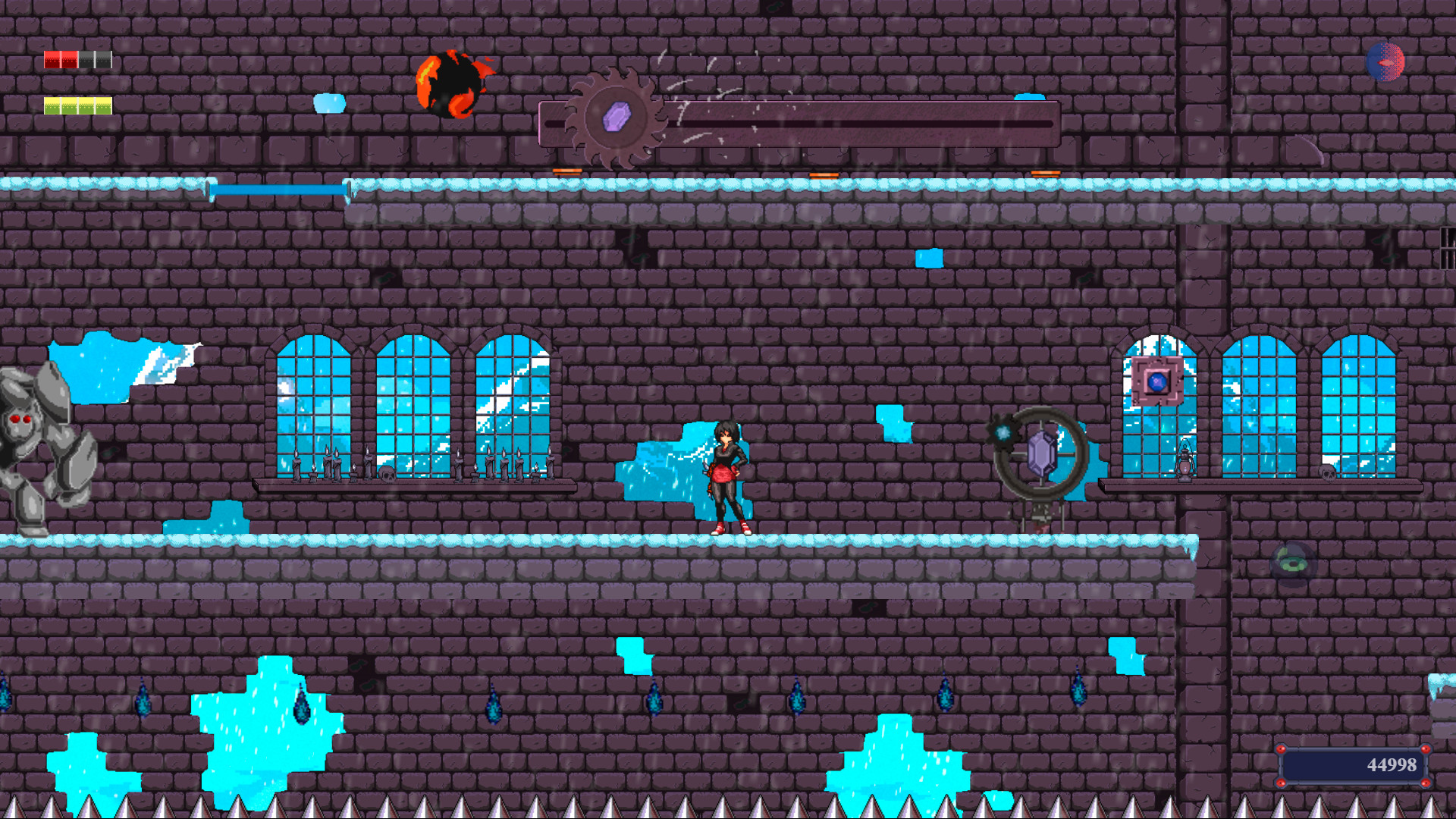Click the lantern beside the right window
This screenshot has height=819, width=1456.
click(1186, 463)
